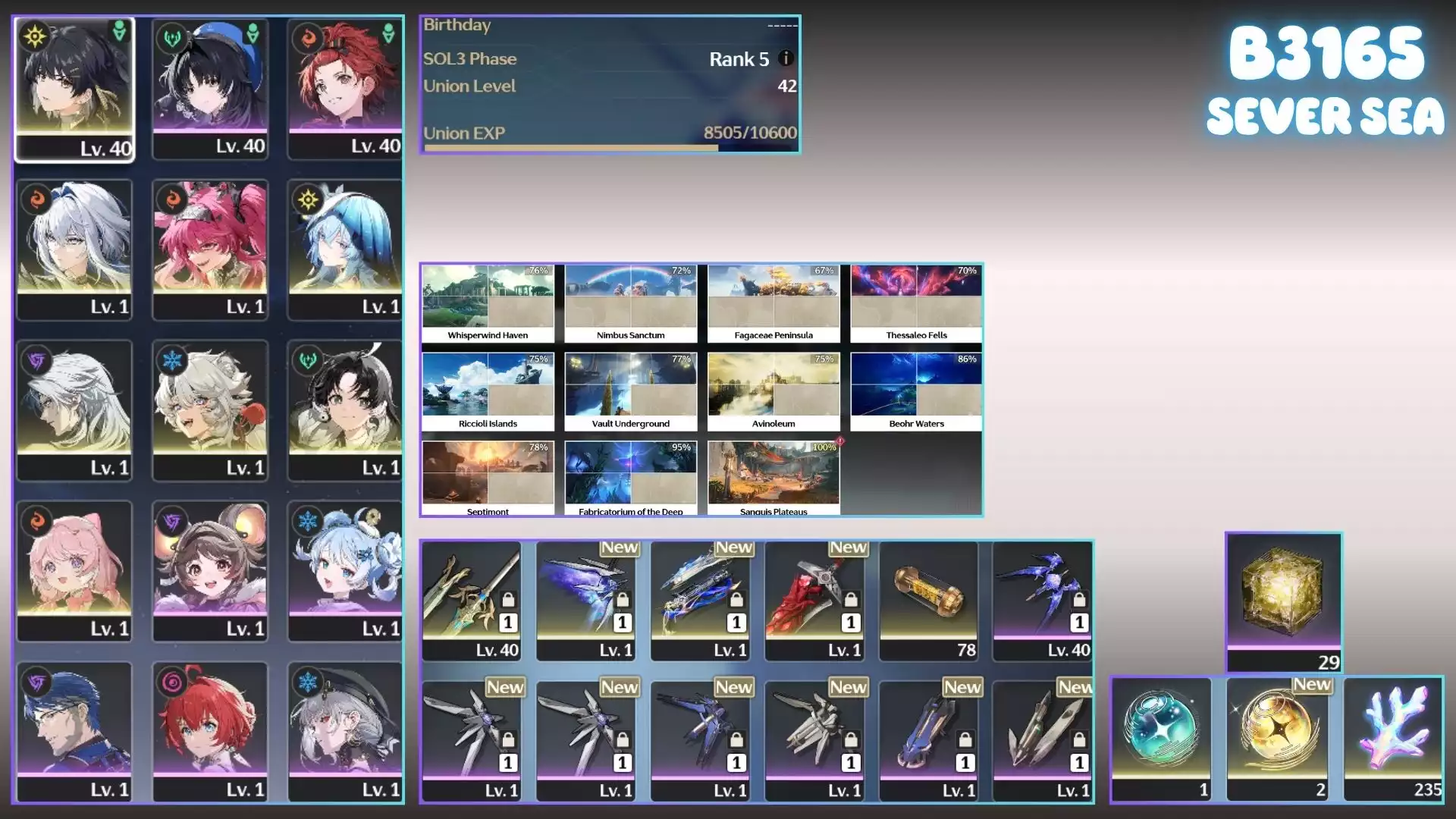
Task: Open the Whisperwind Haven map tile
Action: tap(488, 303)
